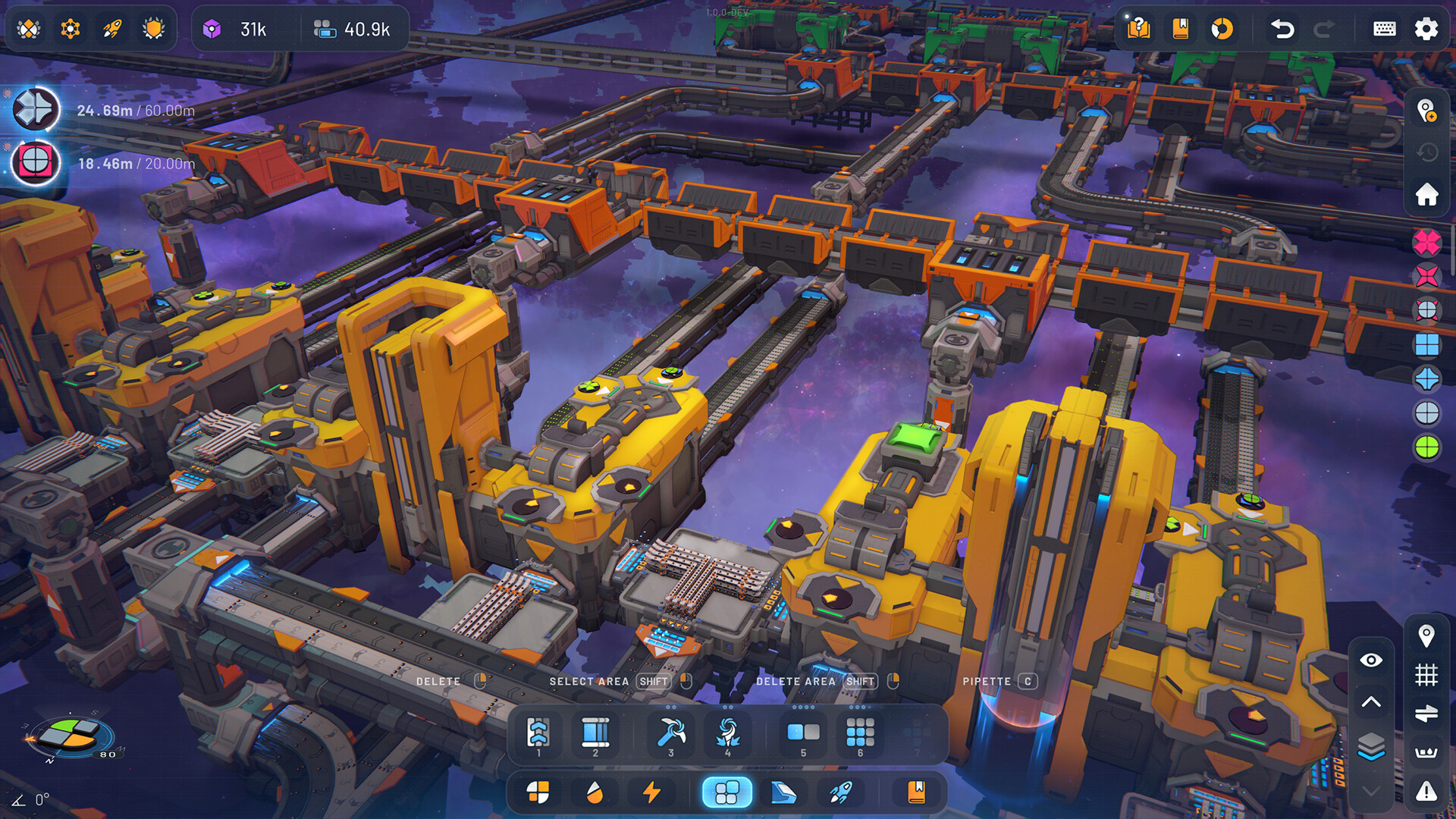
Task: Toggle the eye visibility icon bottom right
Action: click(x=1371, y=660)
